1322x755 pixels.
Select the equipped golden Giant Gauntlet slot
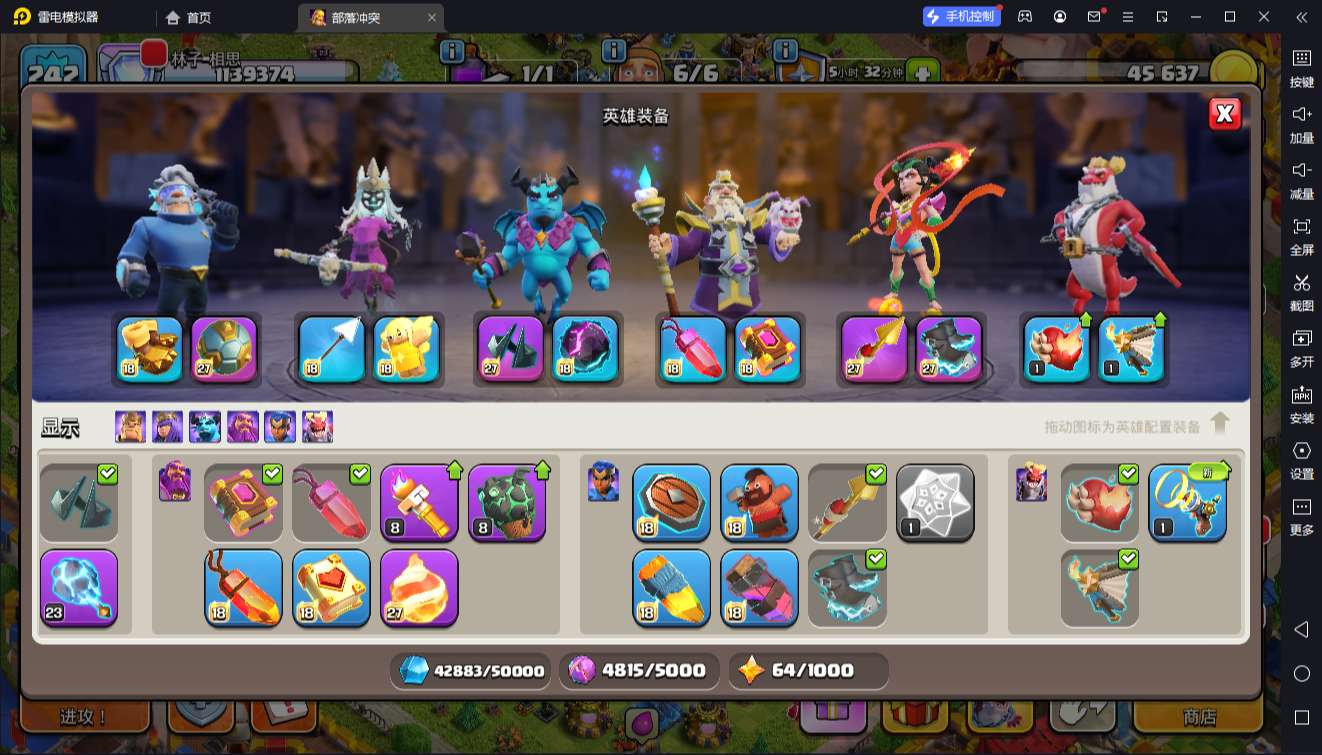[x=150, y=350]
